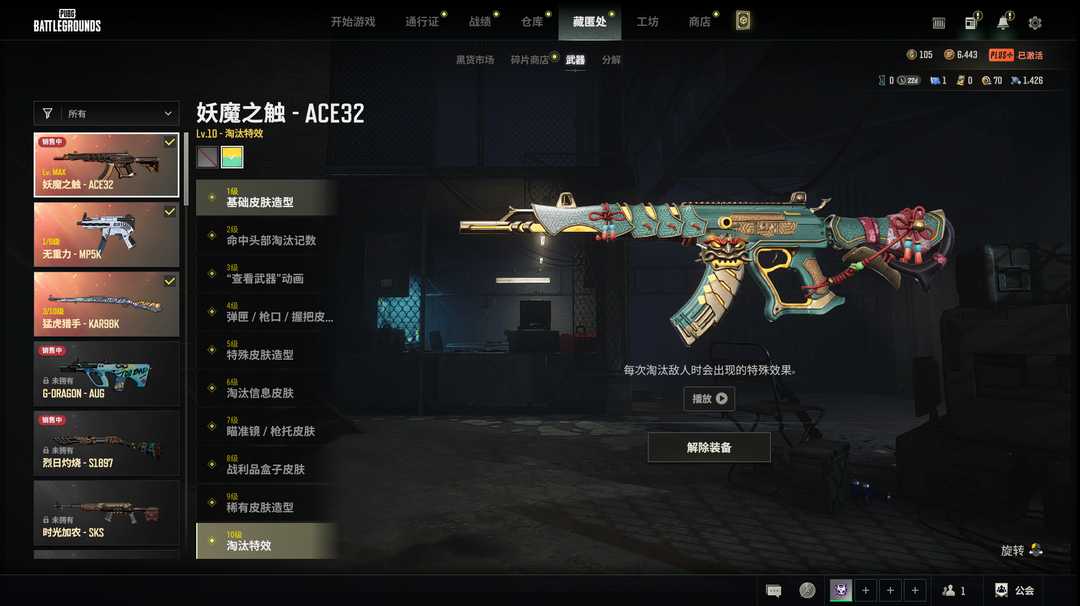Select the 无重力 - MP5K skin
Screen dimensions: 1080x606
107,235
